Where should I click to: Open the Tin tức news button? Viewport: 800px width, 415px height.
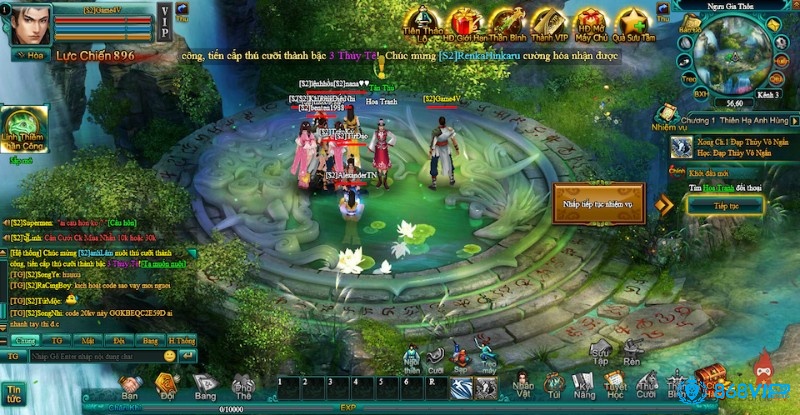[x=14, y=392]
